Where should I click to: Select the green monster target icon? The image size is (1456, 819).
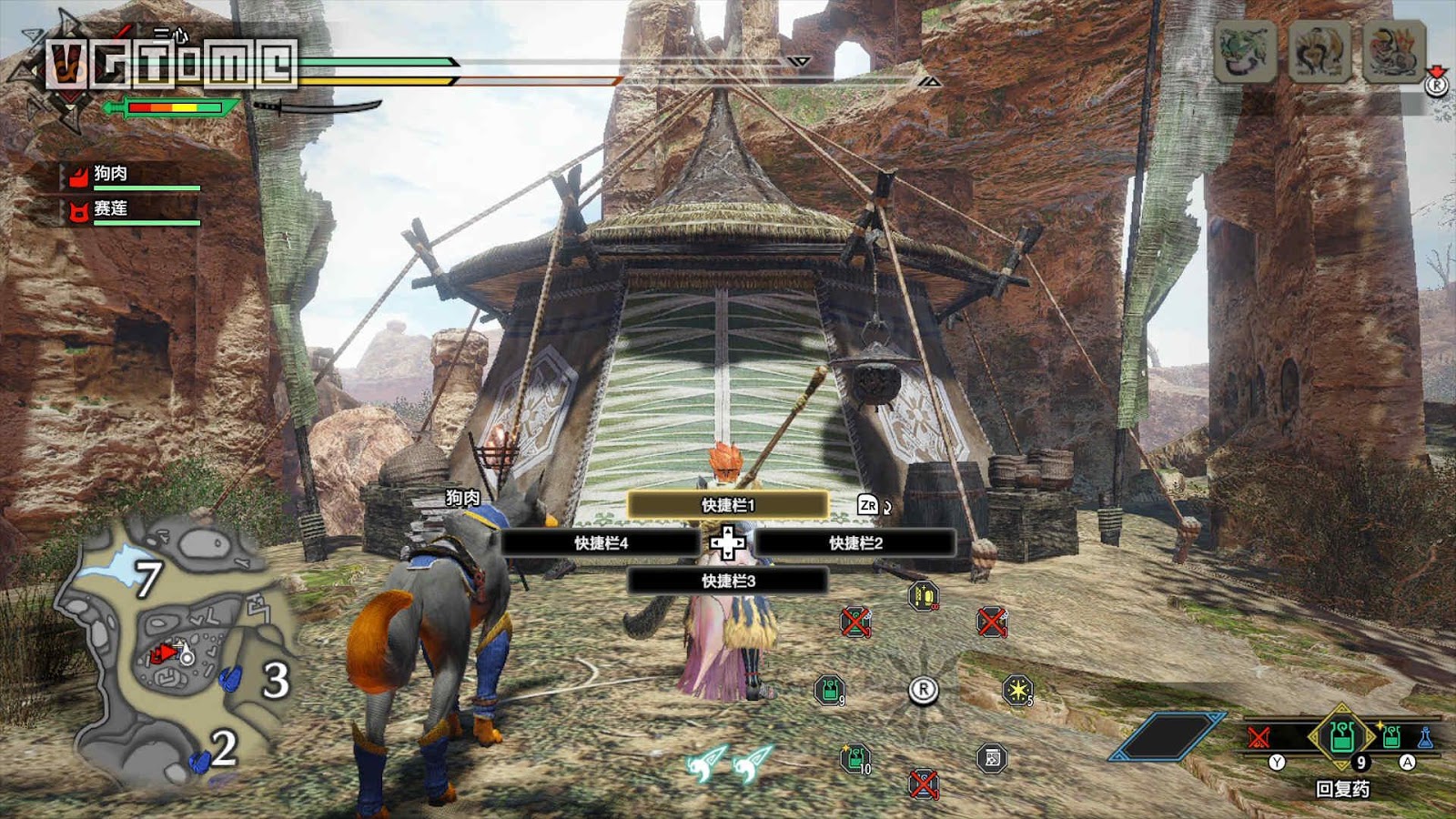[1244, 51]
